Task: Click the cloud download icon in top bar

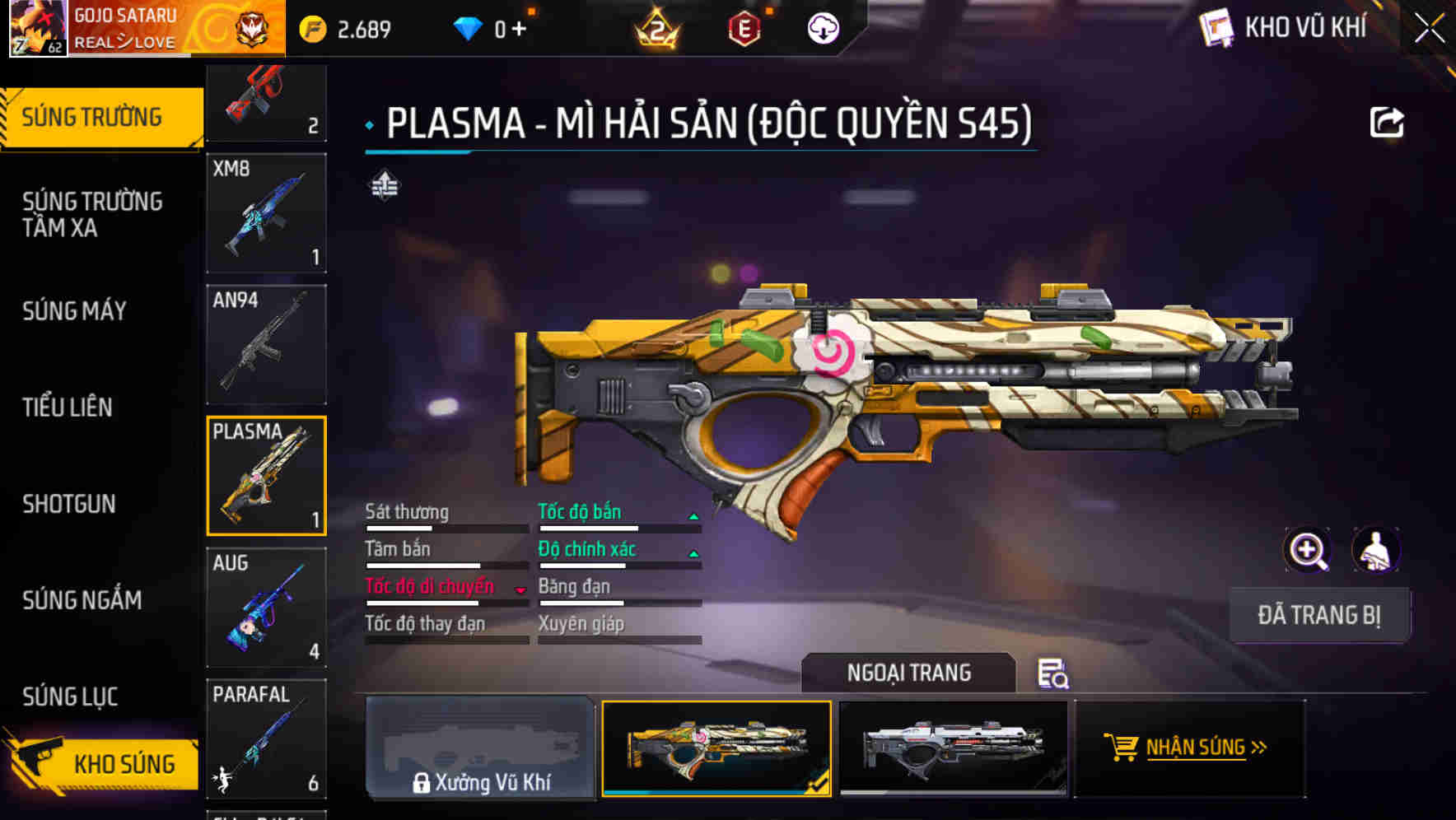Action: click(823, 27)
